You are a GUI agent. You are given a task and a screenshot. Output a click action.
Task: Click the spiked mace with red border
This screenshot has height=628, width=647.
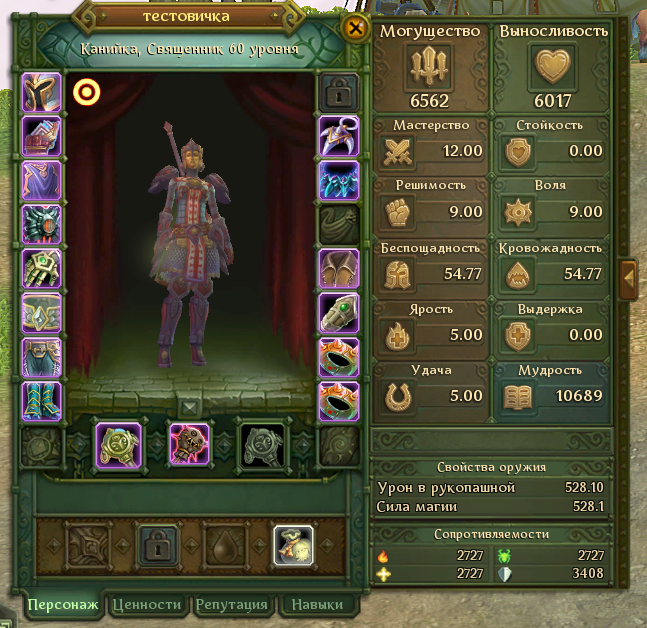(189, 444)
